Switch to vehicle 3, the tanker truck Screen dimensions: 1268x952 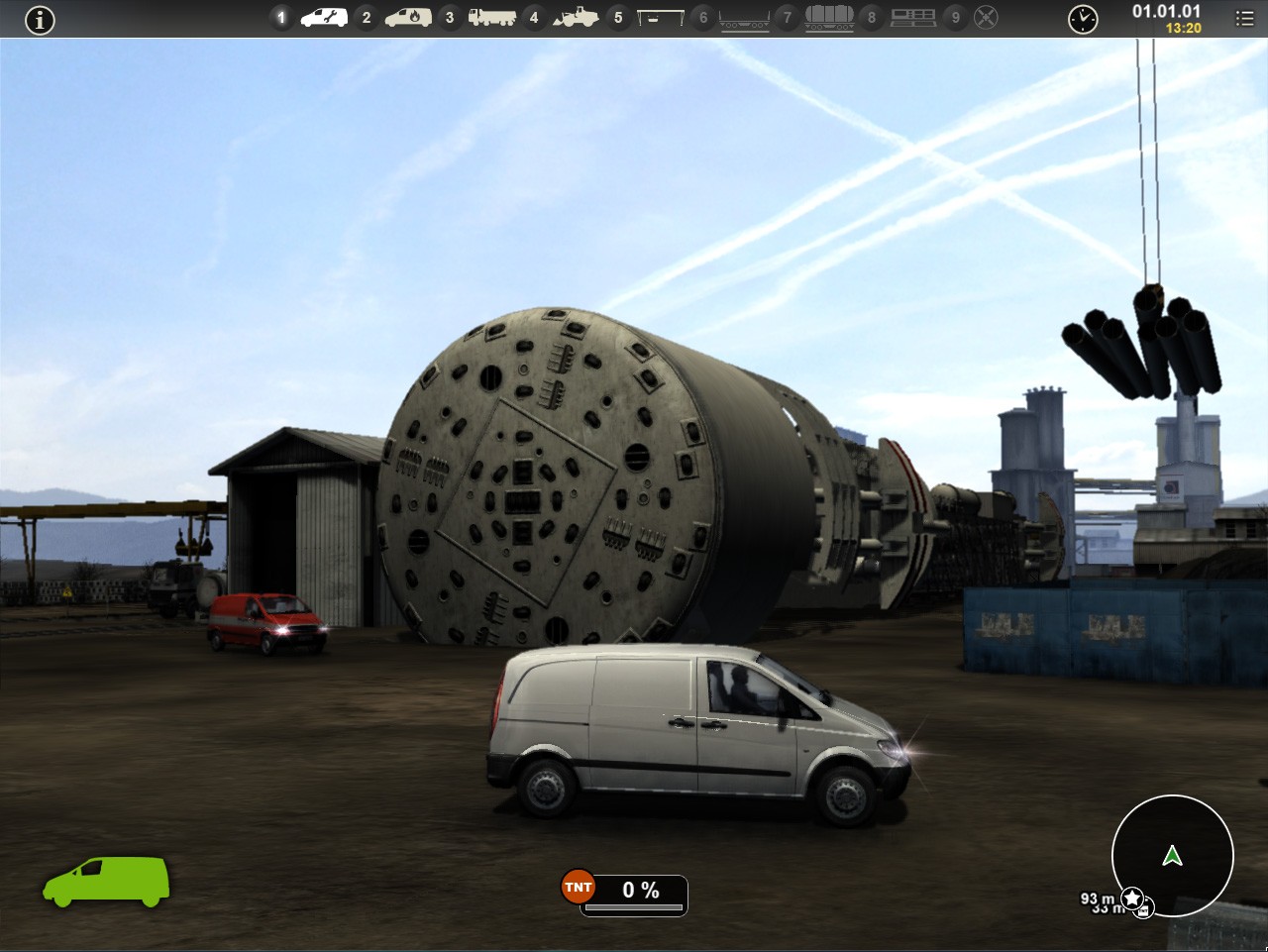pyautogui.click(x=491, y=17)
